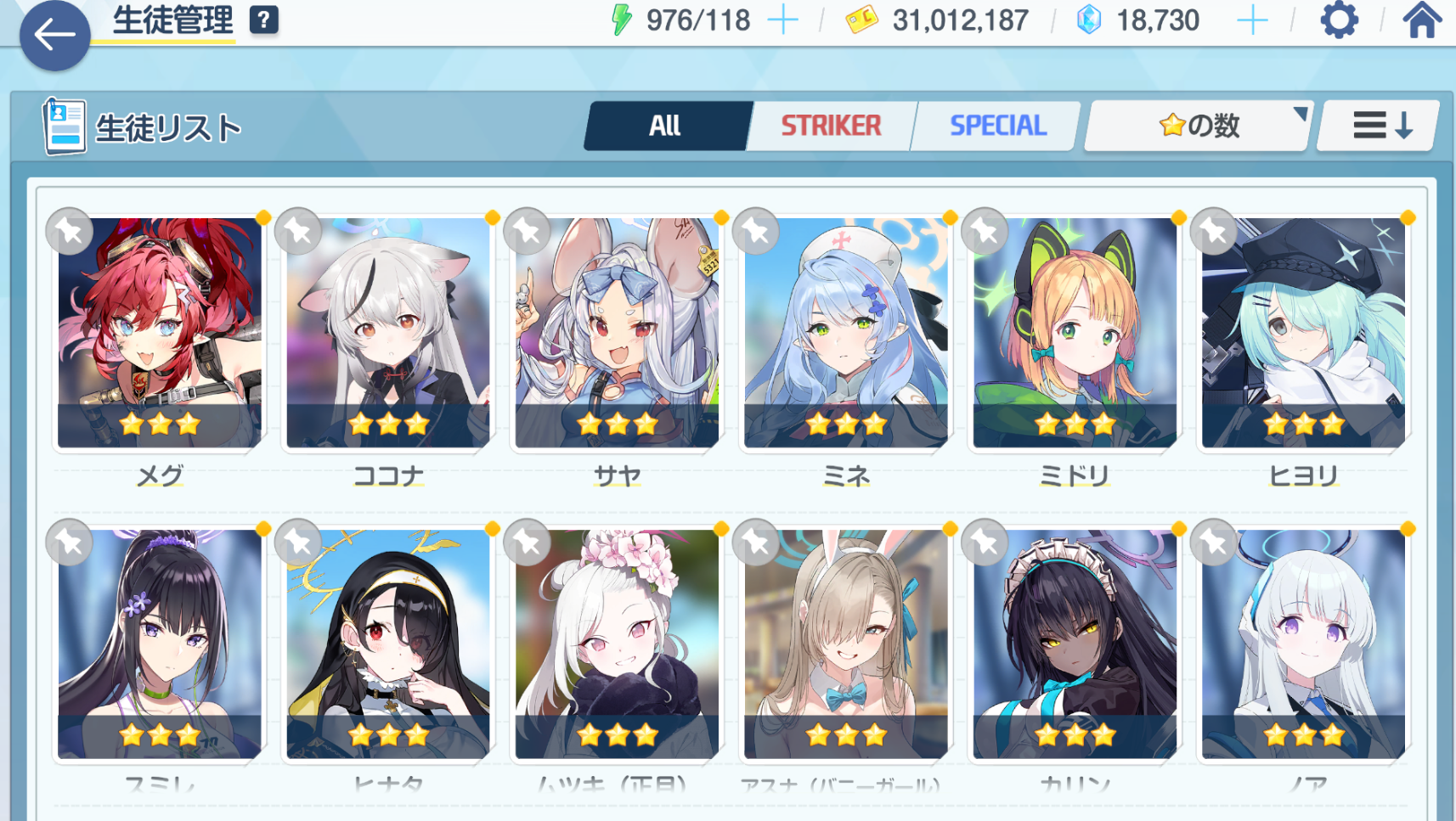Open the dark-skinned maid student card
The image size is (1456, 821).
pos(1075,644)
